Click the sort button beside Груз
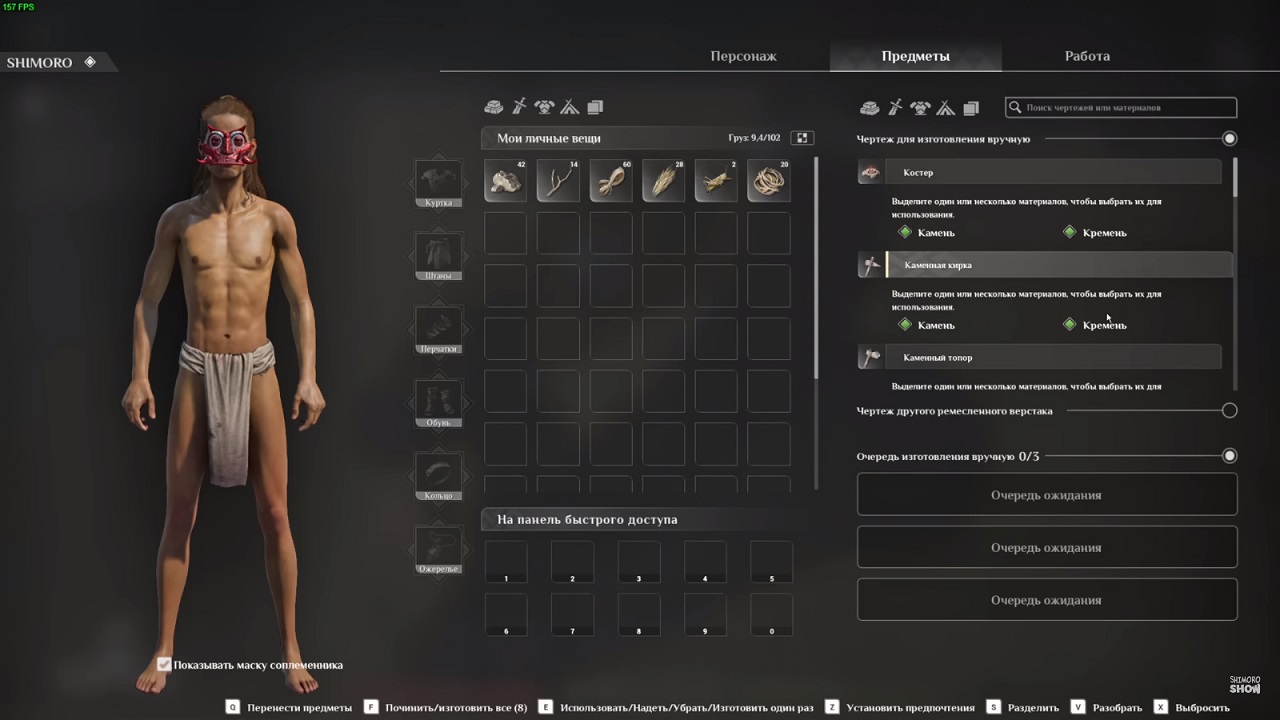The height and width of the screenshot is (720, 1280). (801, 138)
